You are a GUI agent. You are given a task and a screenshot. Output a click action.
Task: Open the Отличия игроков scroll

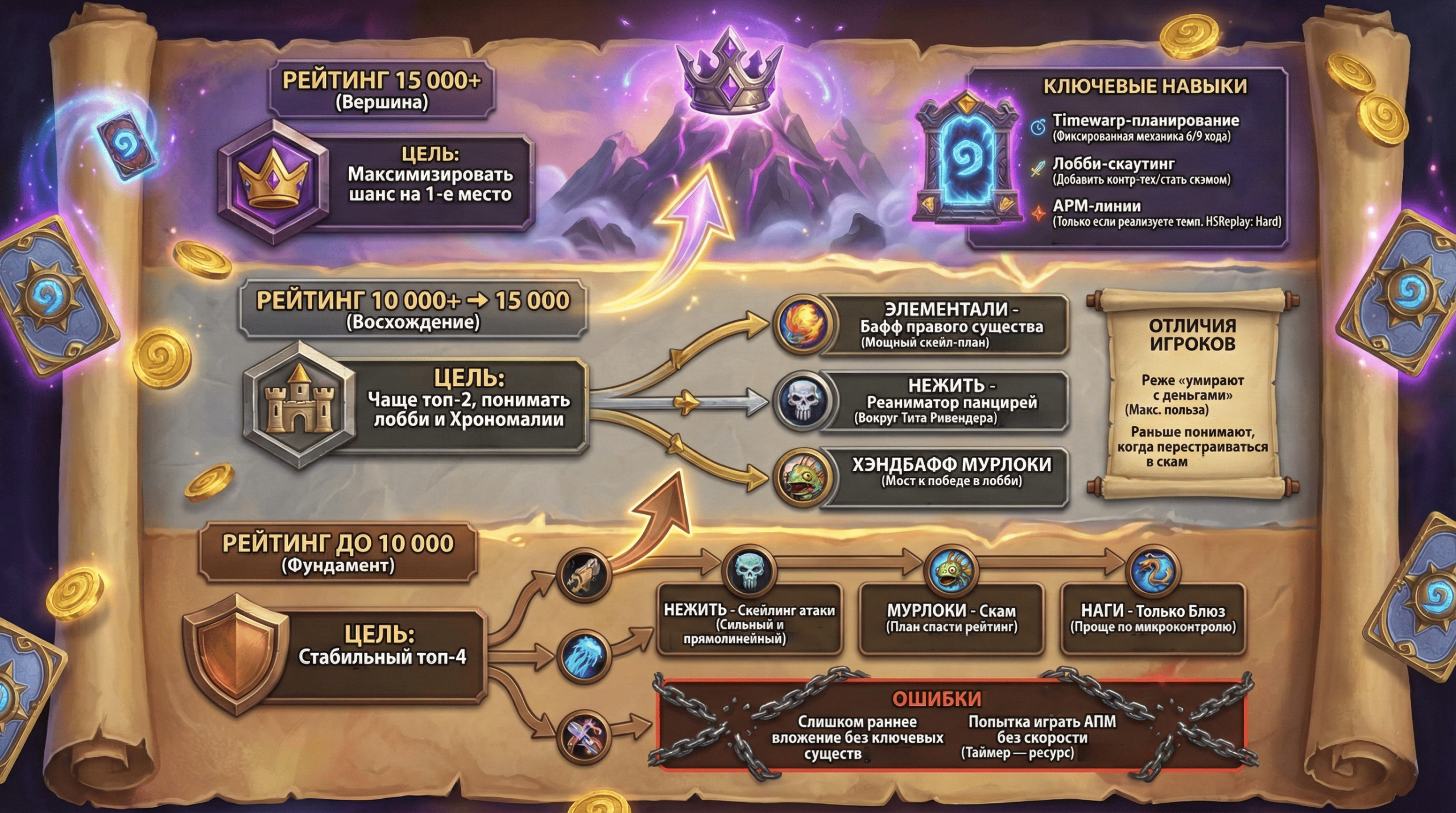point(1192,394)
